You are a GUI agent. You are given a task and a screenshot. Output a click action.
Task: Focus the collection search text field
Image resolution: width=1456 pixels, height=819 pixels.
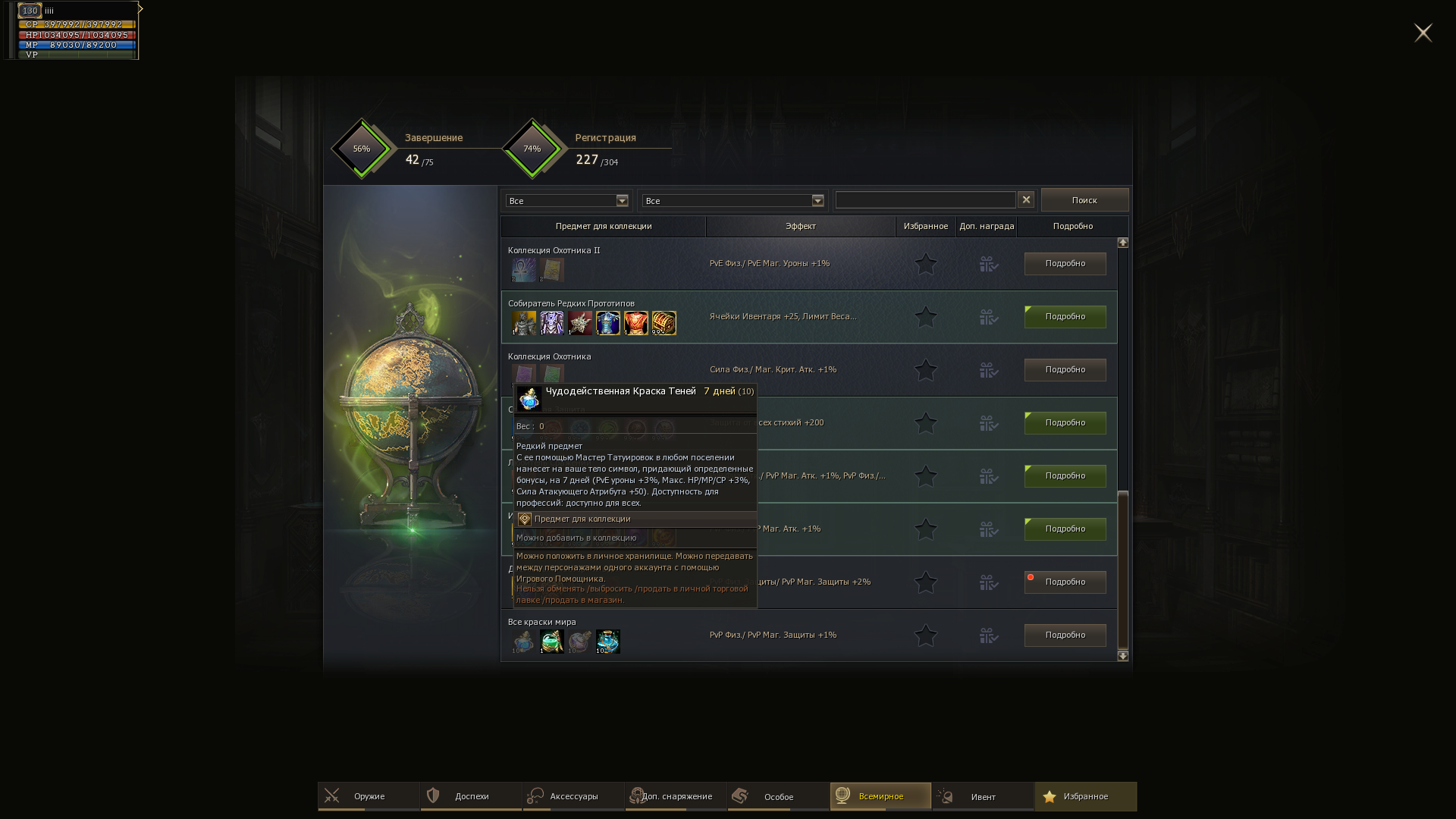[x=925, y=200]
